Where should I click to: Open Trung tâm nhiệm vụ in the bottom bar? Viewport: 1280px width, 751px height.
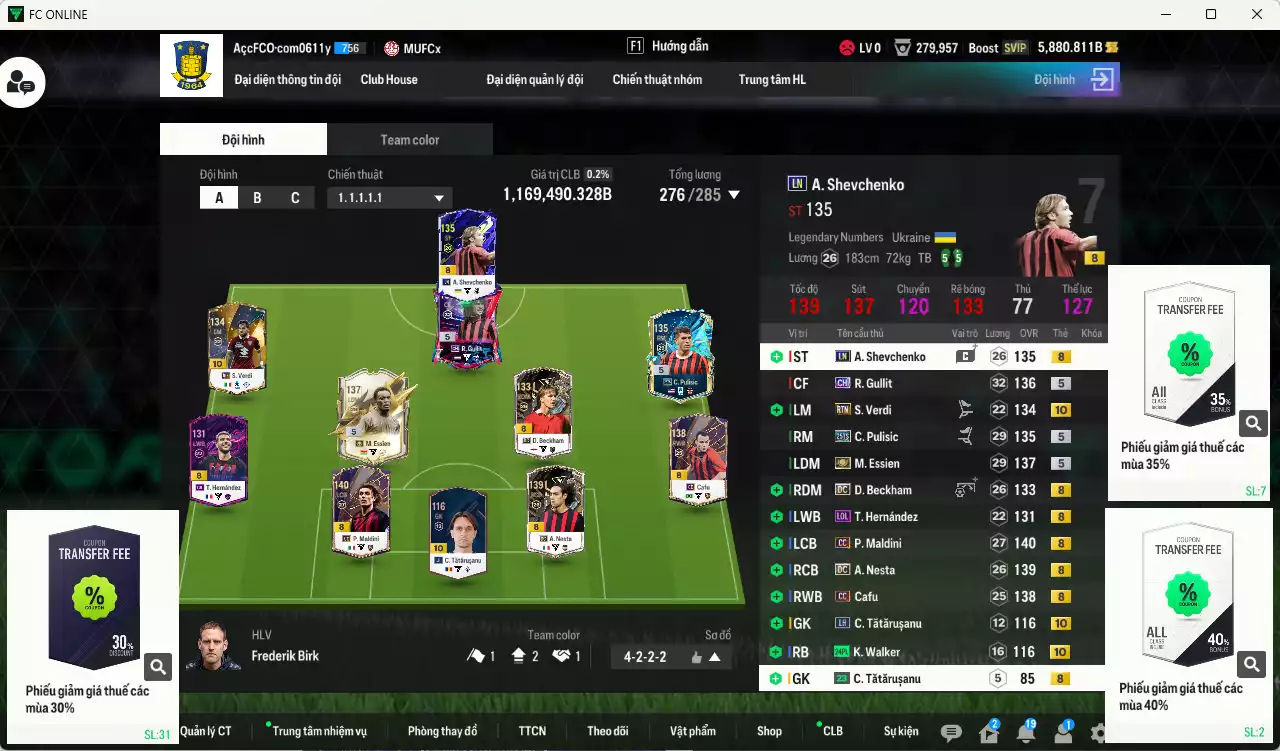click(x=319, y=731)
